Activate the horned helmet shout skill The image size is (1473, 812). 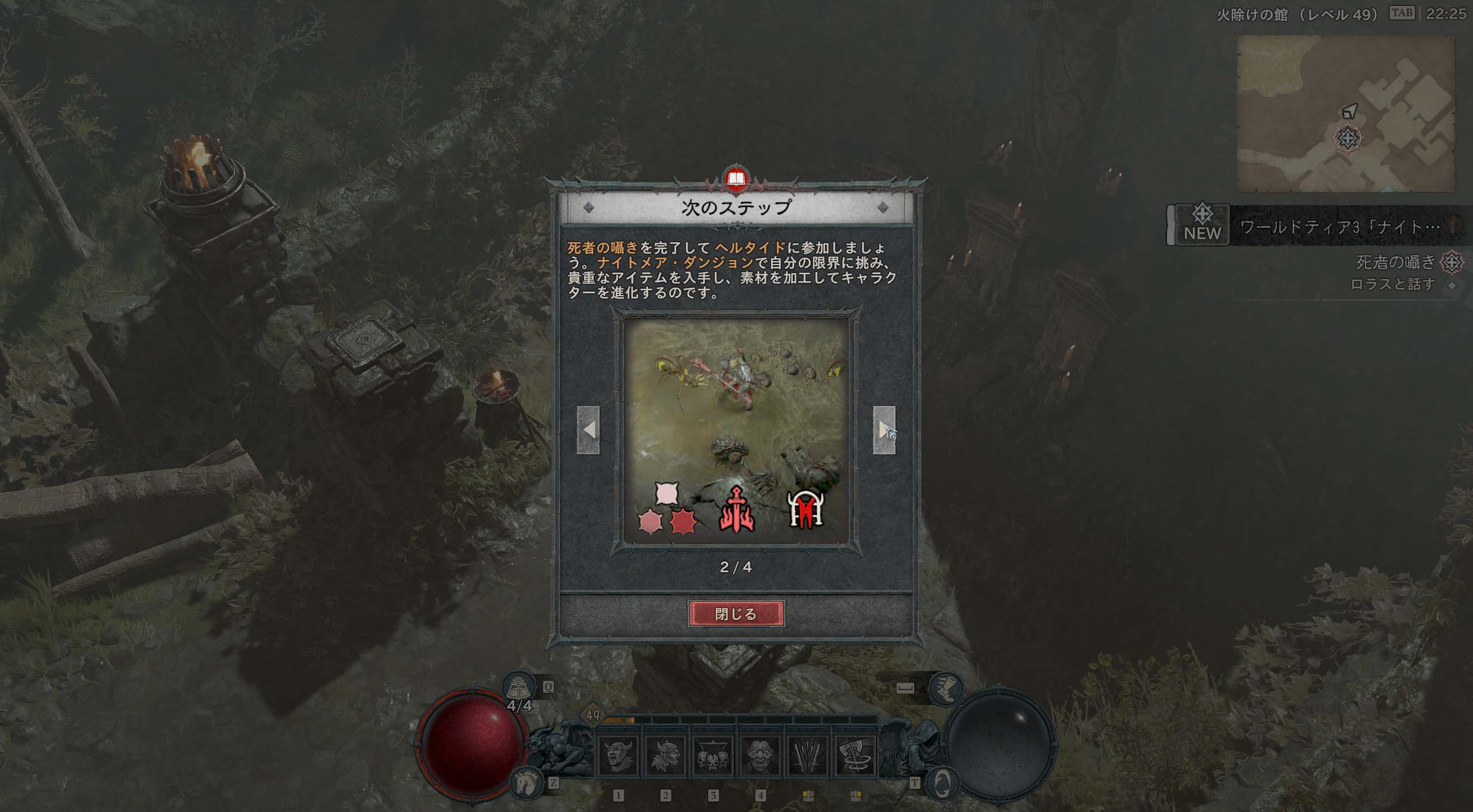point(618,756)
